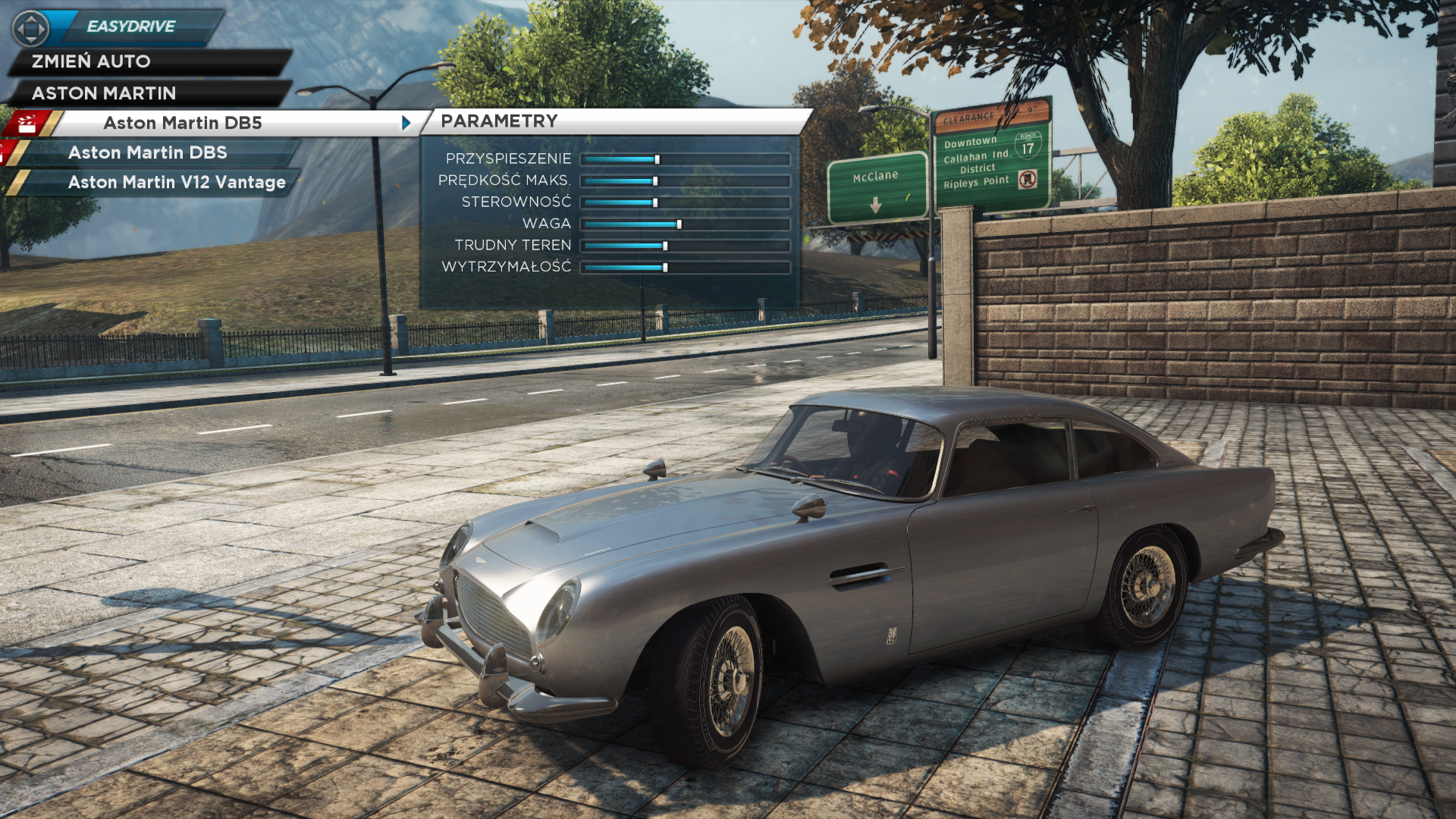Choose the Aston Martin manufacturer entry
The width and height of the screenshot is (1456, 819).
point(104,93)
